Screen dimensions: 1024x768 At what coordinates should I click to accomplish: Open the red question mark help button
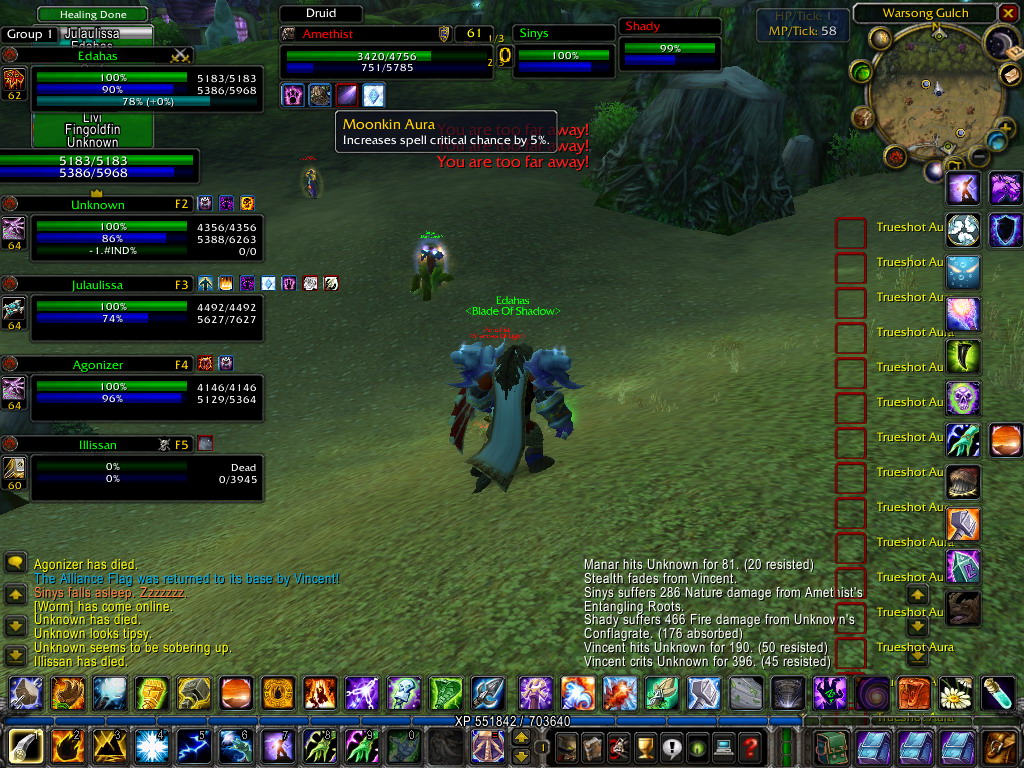[750, 747]
